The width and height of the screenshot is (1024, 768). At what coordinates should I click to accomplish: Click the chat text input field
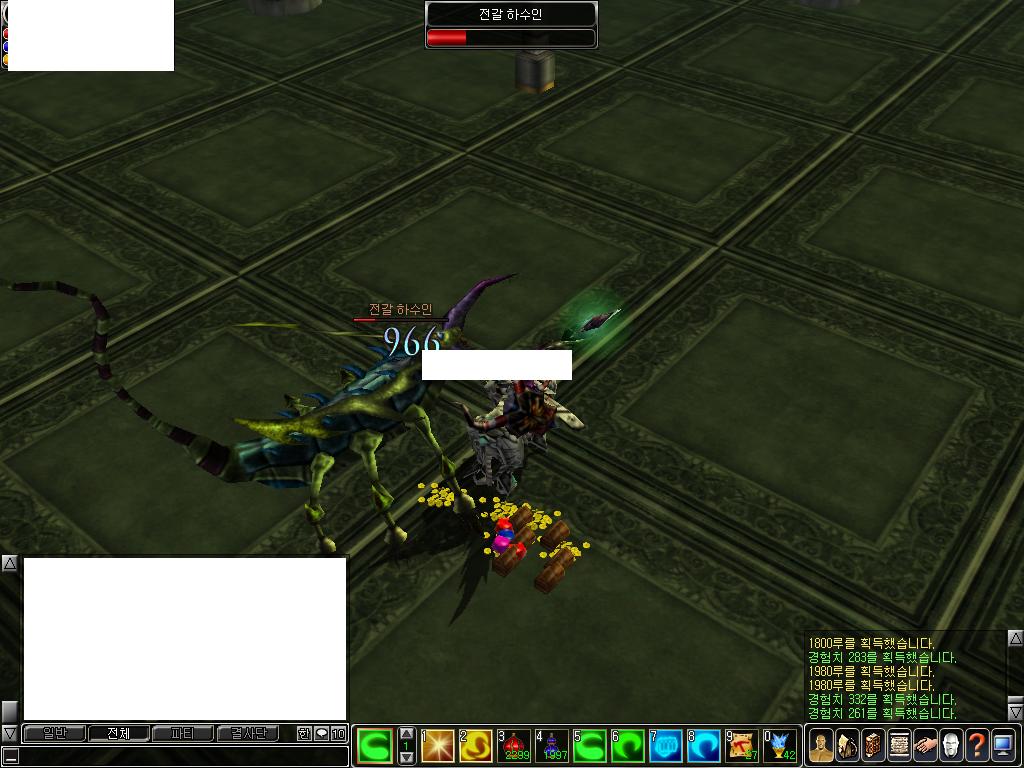pos(180,756)
